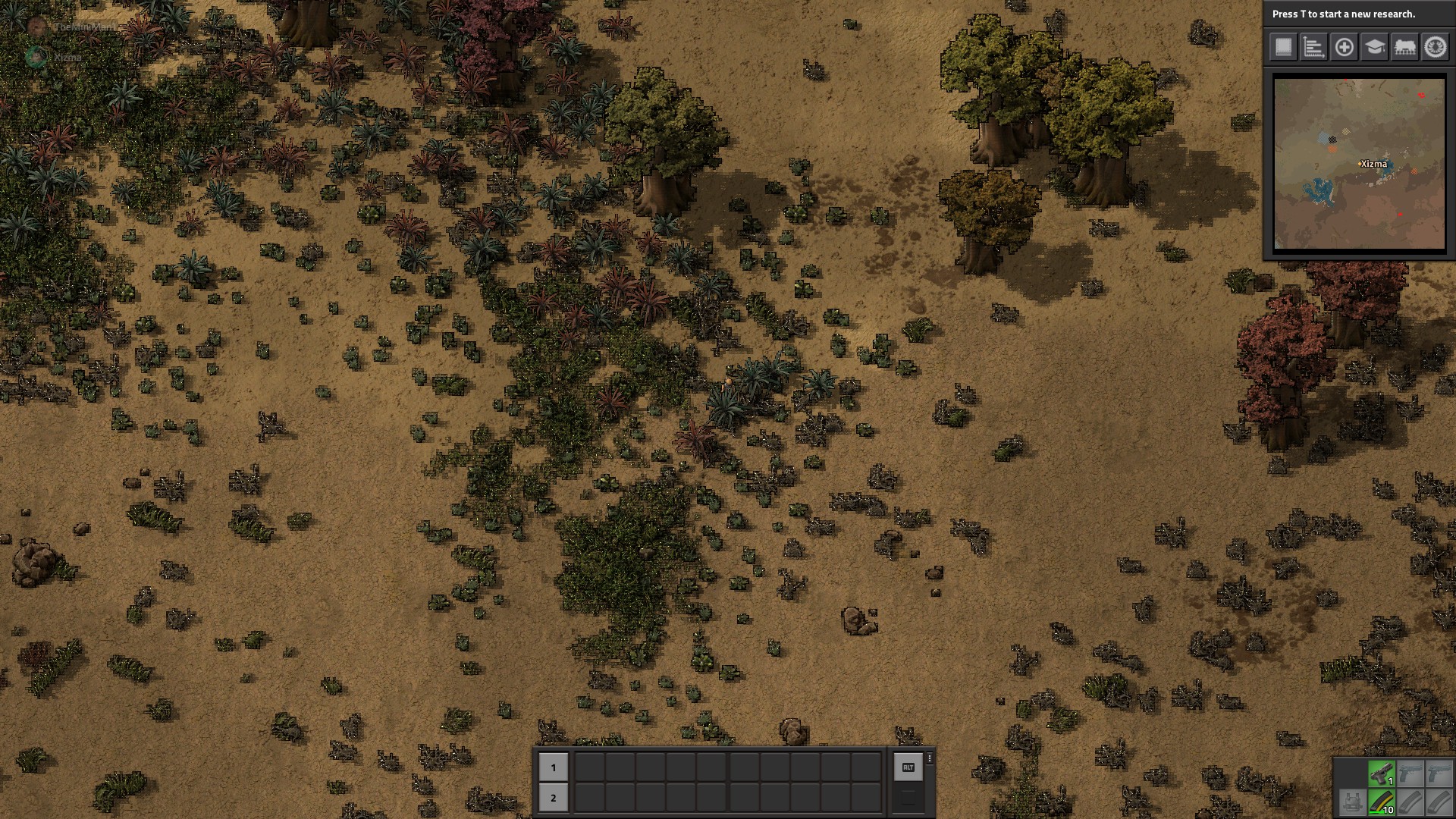The width and height of the screenshot is (1456, 819).
Task: Show the production statistics chart
Action: [1313, 47]
